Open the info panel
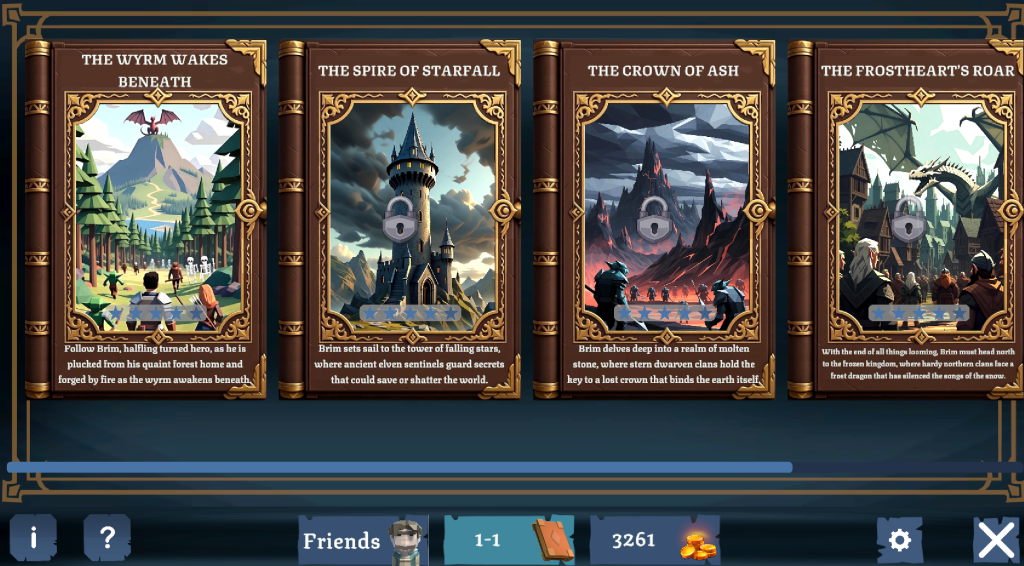The width and height of the screenshot is (1024, 566). 33,539
